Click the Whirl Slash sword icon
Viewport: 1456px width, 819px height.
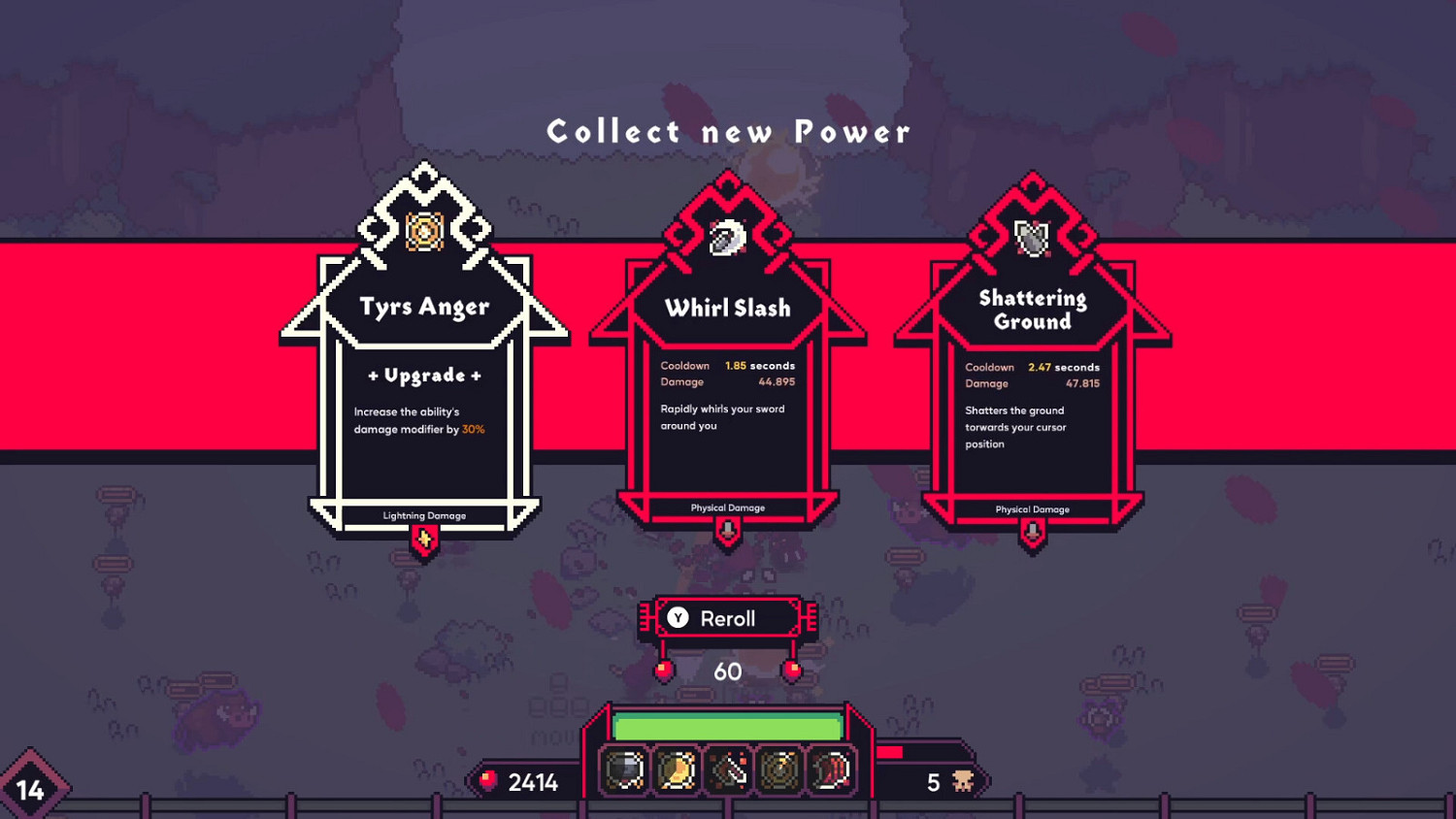[729, 235]
